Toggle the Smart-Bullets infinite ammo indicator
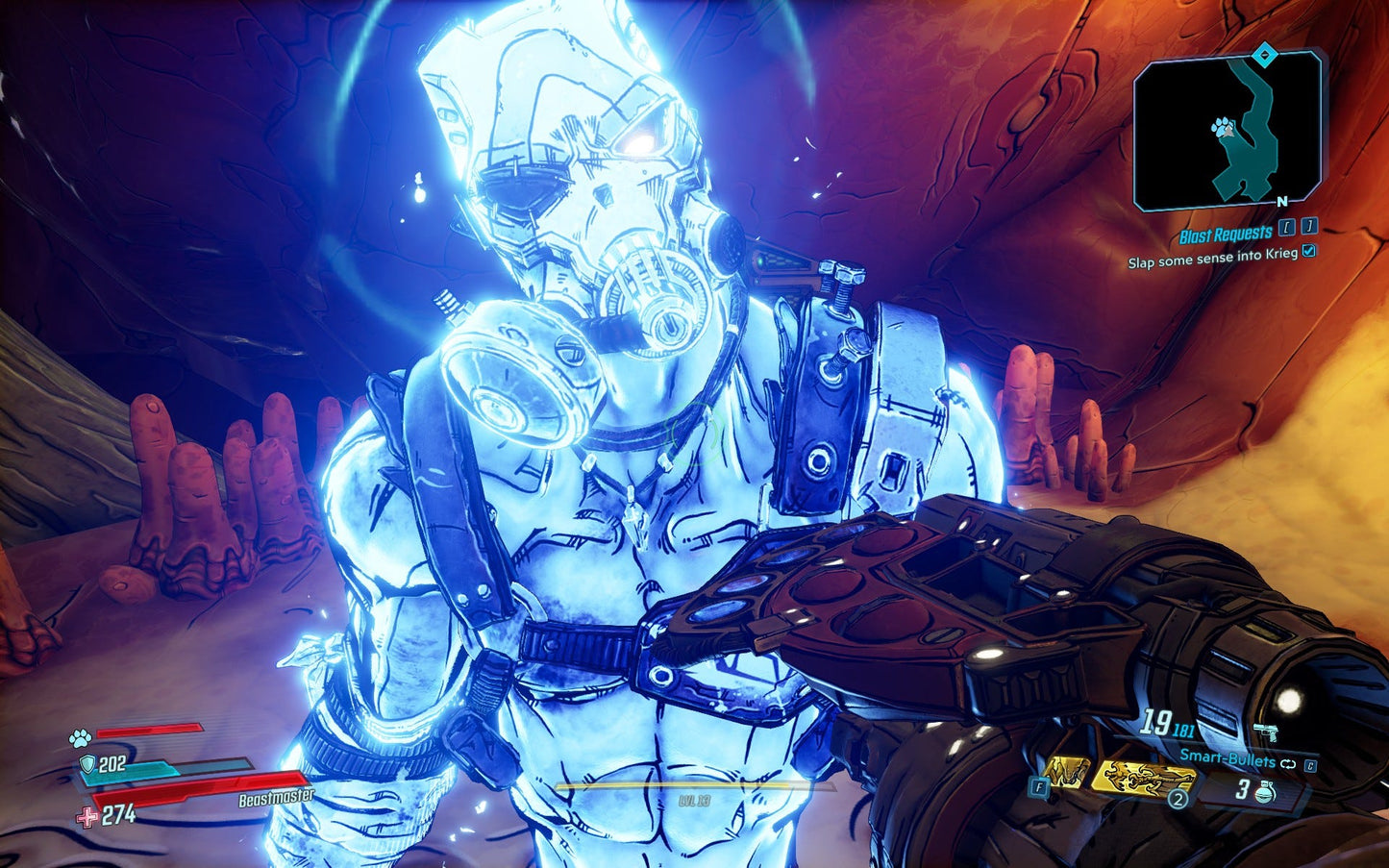Image resolution: width=1389 pixels, height=868 pixels. (x=1288, y=763)
